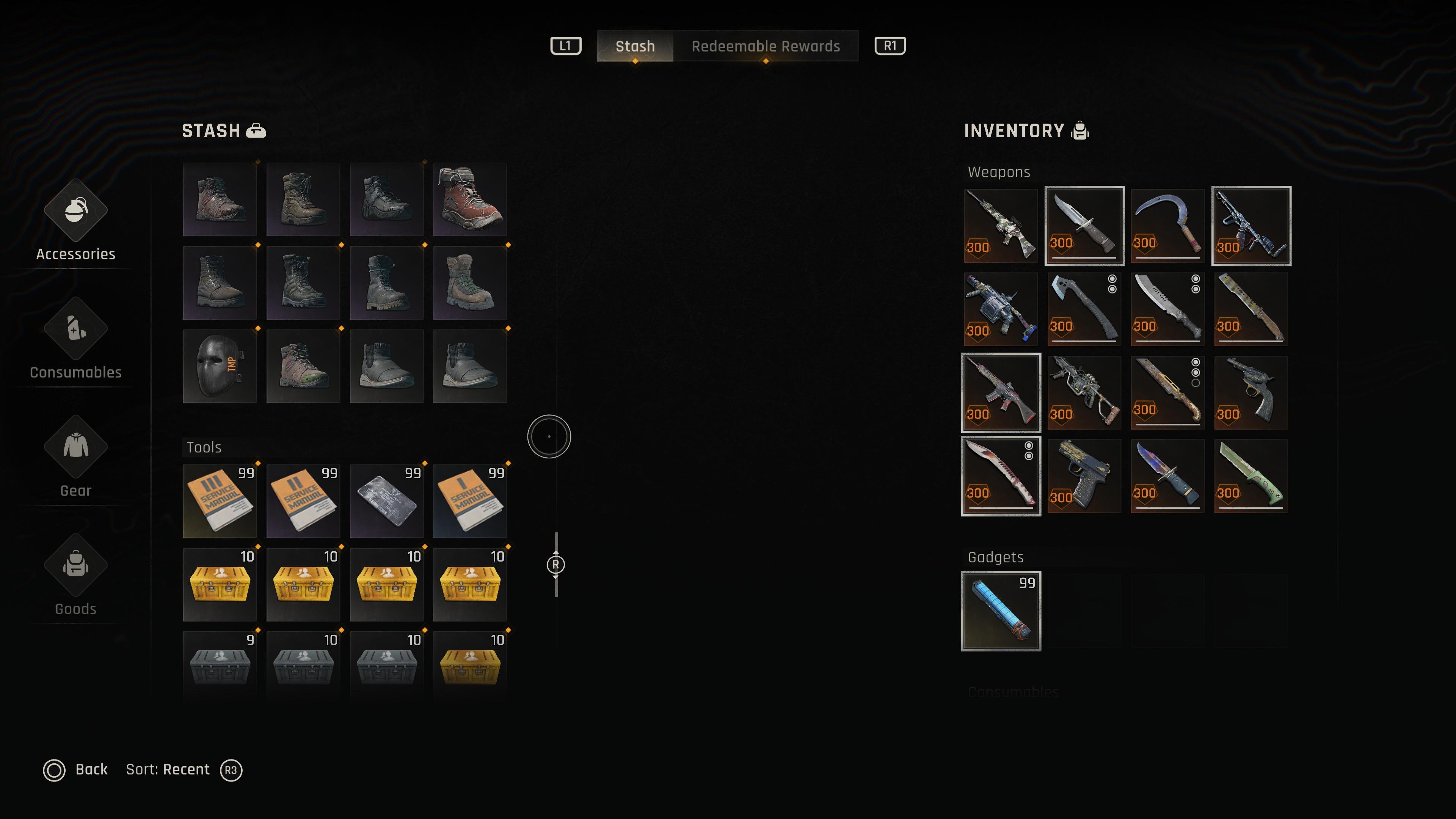Select the gold-patterned pistol
The height and width of the screenshot is (819, 1456).
click(1084, 476)
